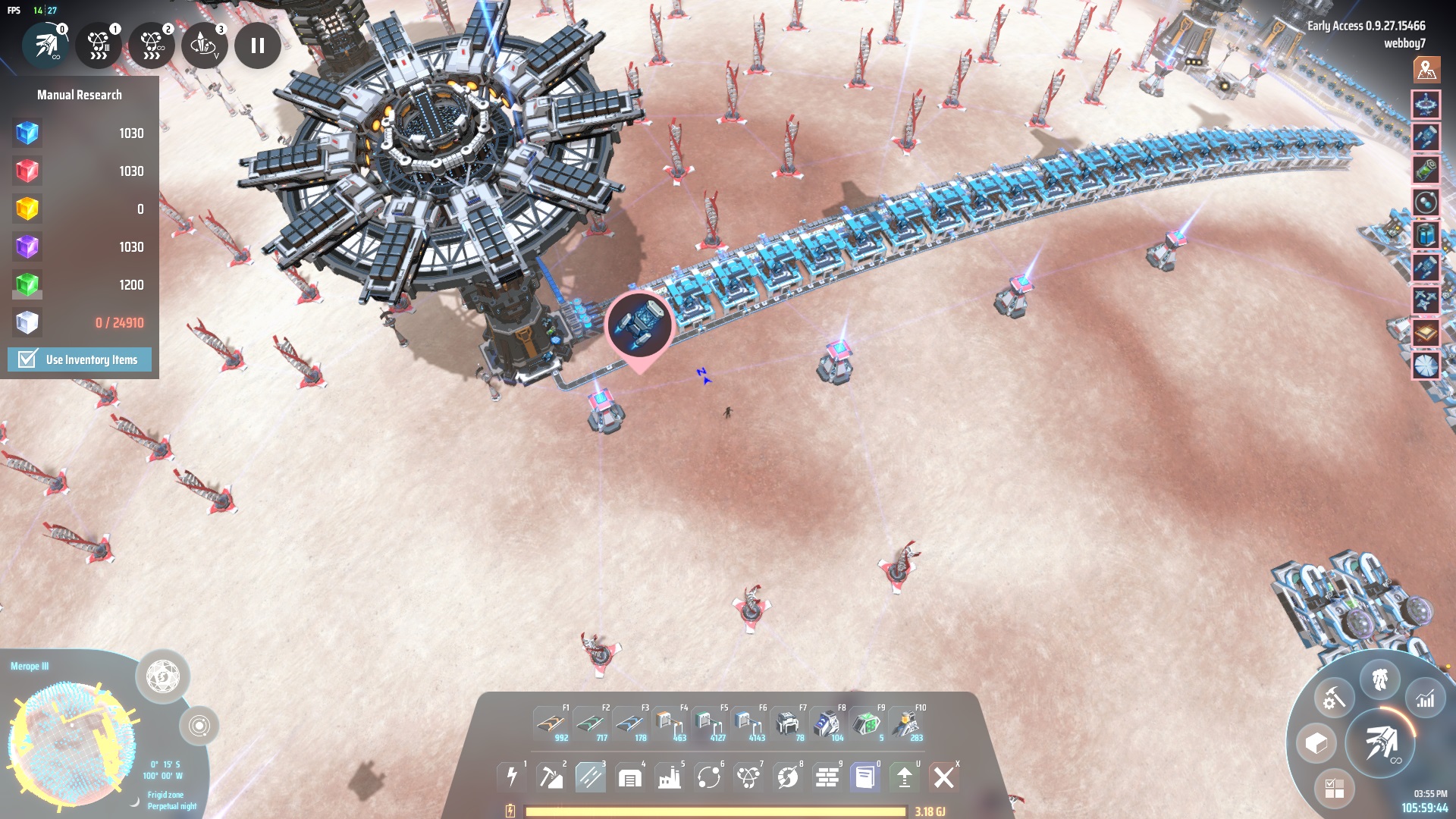Open the blueprint book button
This screenshot has width=1456, height=819.
[865, 777]
